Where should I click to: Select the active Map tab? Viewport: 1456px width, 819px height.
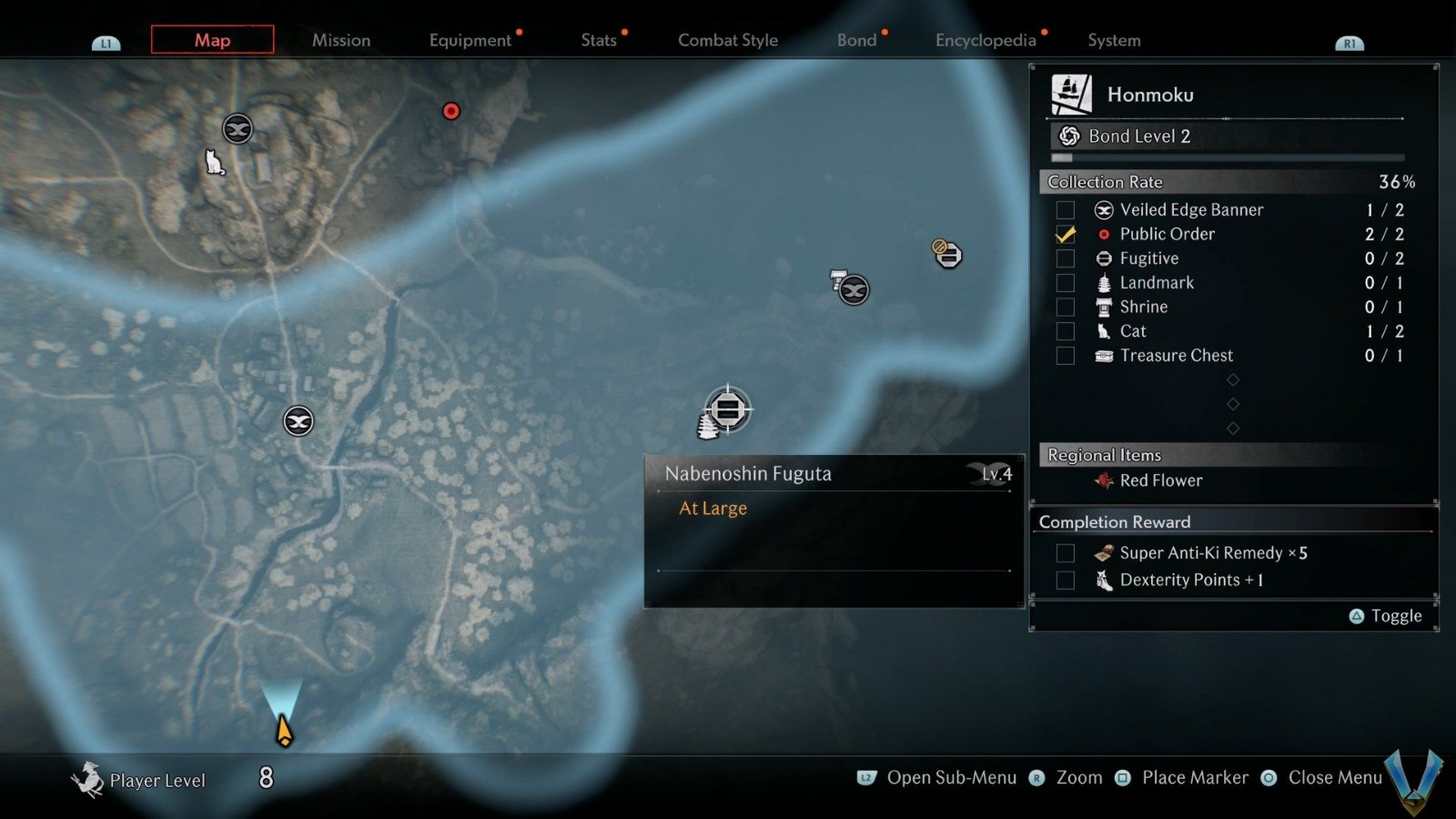point(212,40)
